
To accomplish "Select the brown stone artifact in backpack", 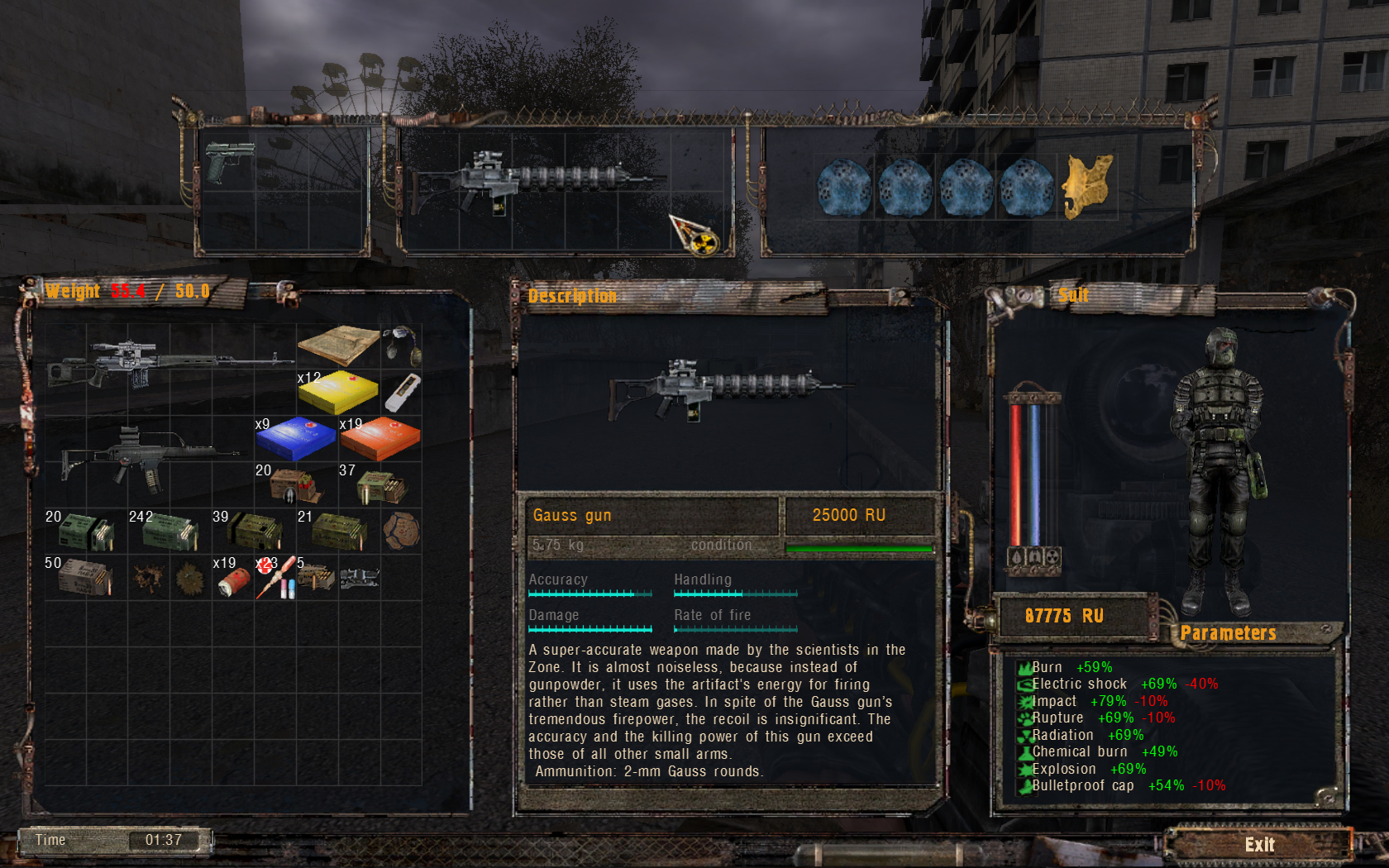I will [402, 531].
